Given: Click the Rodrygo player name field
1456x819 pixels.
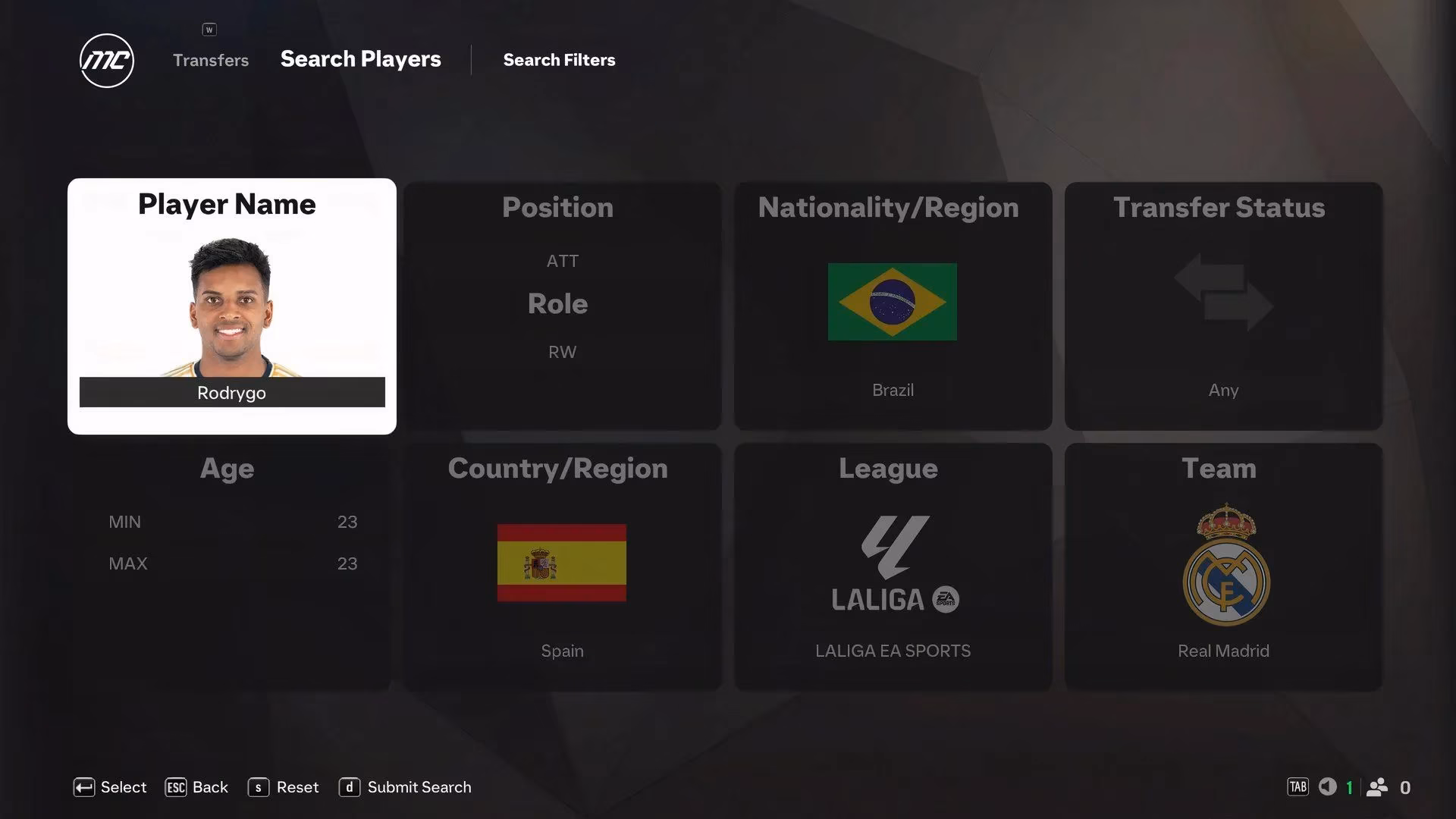Looking at the screenshot, I should pyautogui.click(x=231, y=392).
